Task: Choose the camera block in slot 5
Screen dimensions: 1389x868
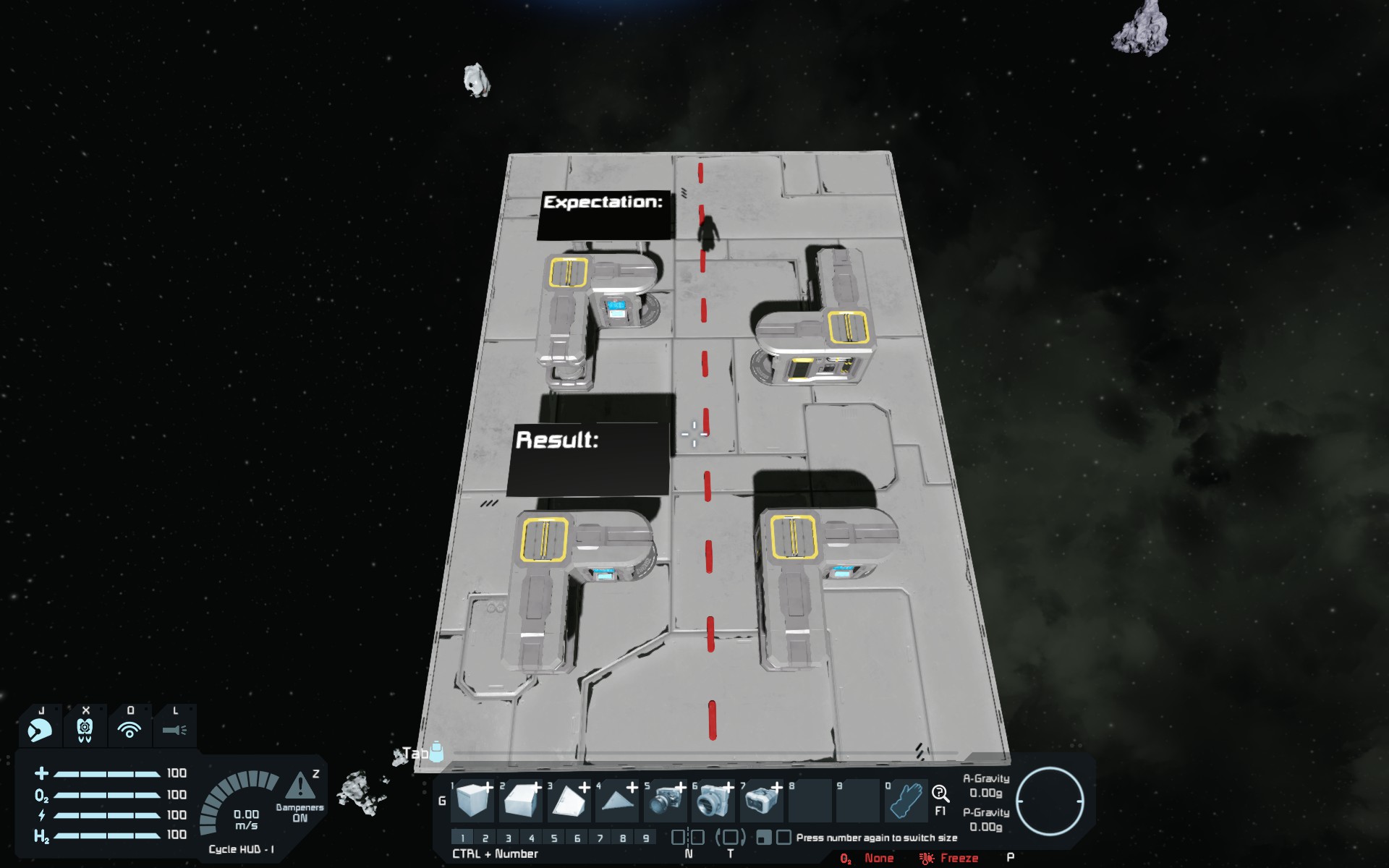Action: coord(665,801)
